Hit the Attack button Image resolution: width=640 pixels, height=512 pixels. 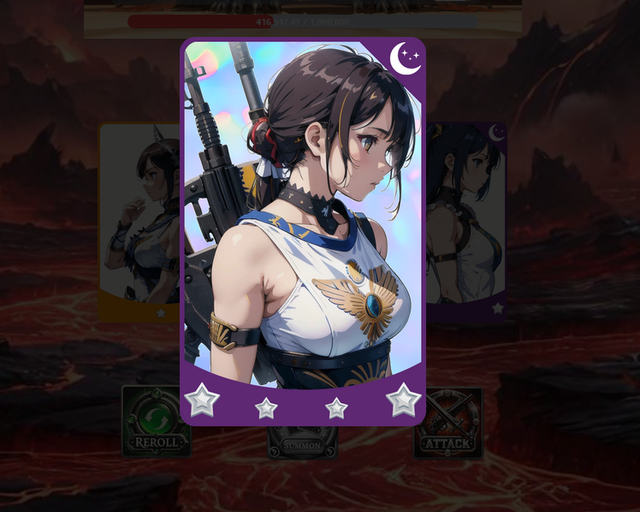click(449, 422)
